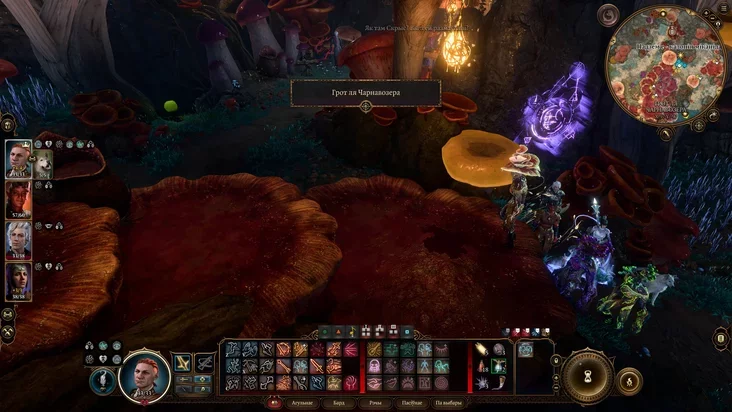Show the Пасіўныя hotbar tab
Viewport: 732px width, 412px height.
(x=414, y=403)
